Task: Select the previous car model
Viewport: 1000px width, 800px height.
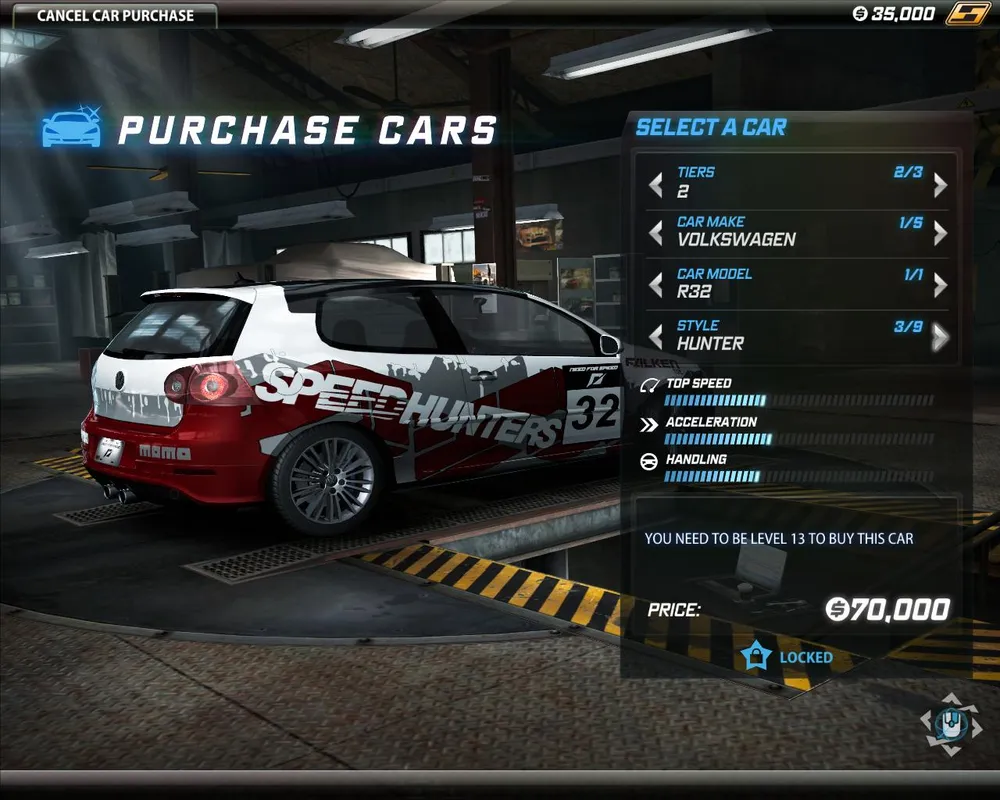Action: pos(656,285)
